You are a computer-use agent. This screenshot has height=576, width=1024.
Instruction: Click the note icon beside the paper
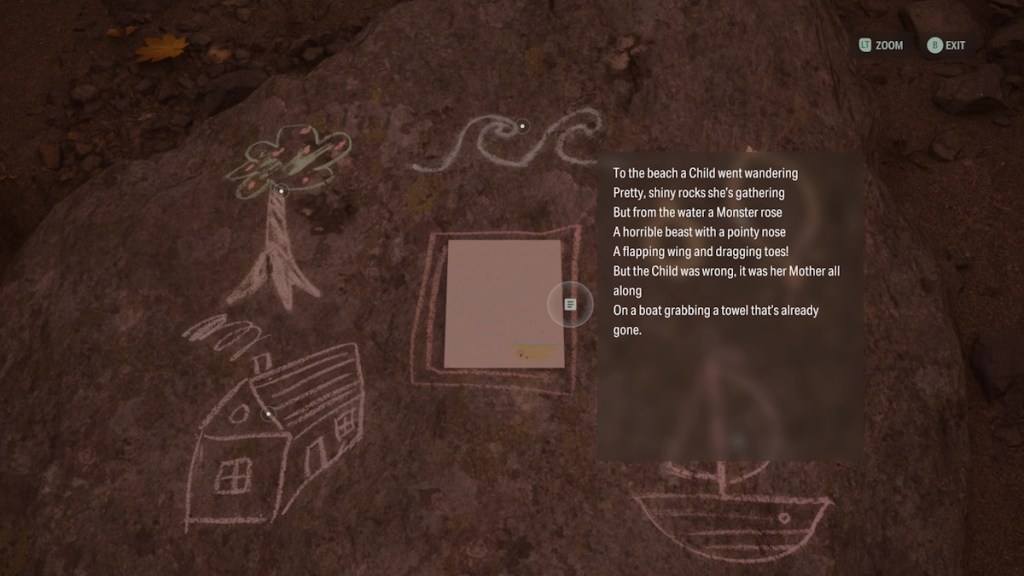(570, 304)
